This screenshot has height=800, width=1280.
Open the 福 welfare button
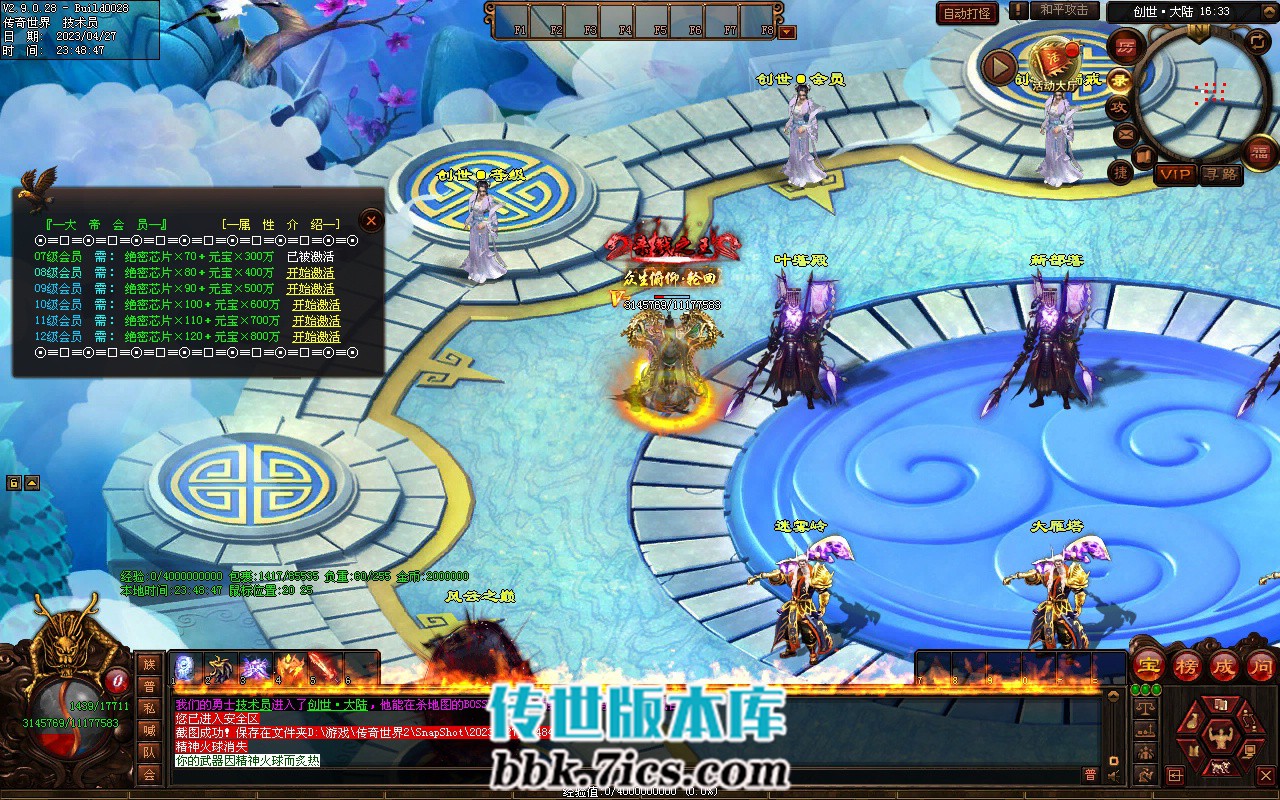click(x=1260, y=151)
